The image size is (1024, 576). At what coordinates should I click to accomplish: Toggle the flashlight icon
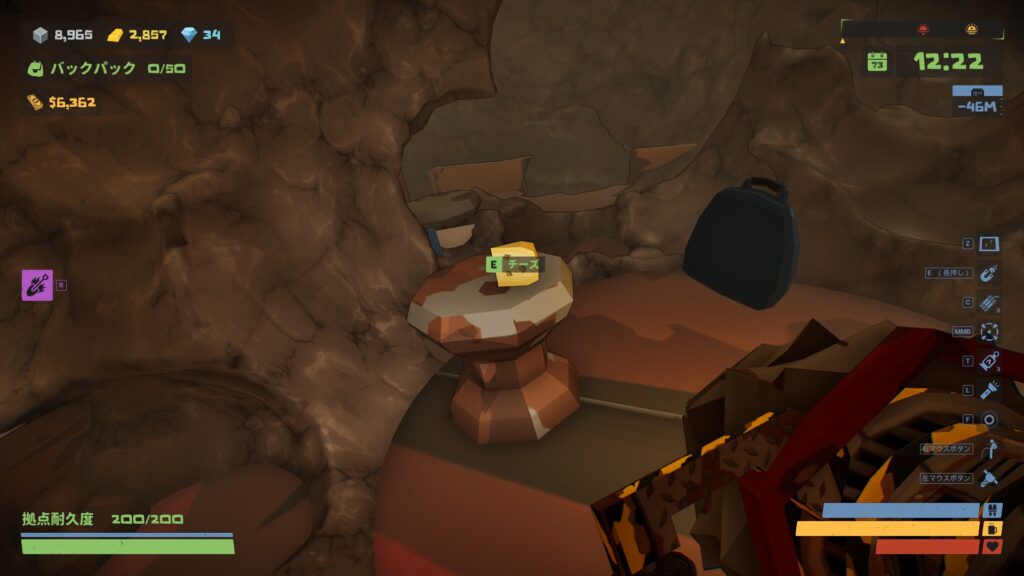[x=989, y=390]
